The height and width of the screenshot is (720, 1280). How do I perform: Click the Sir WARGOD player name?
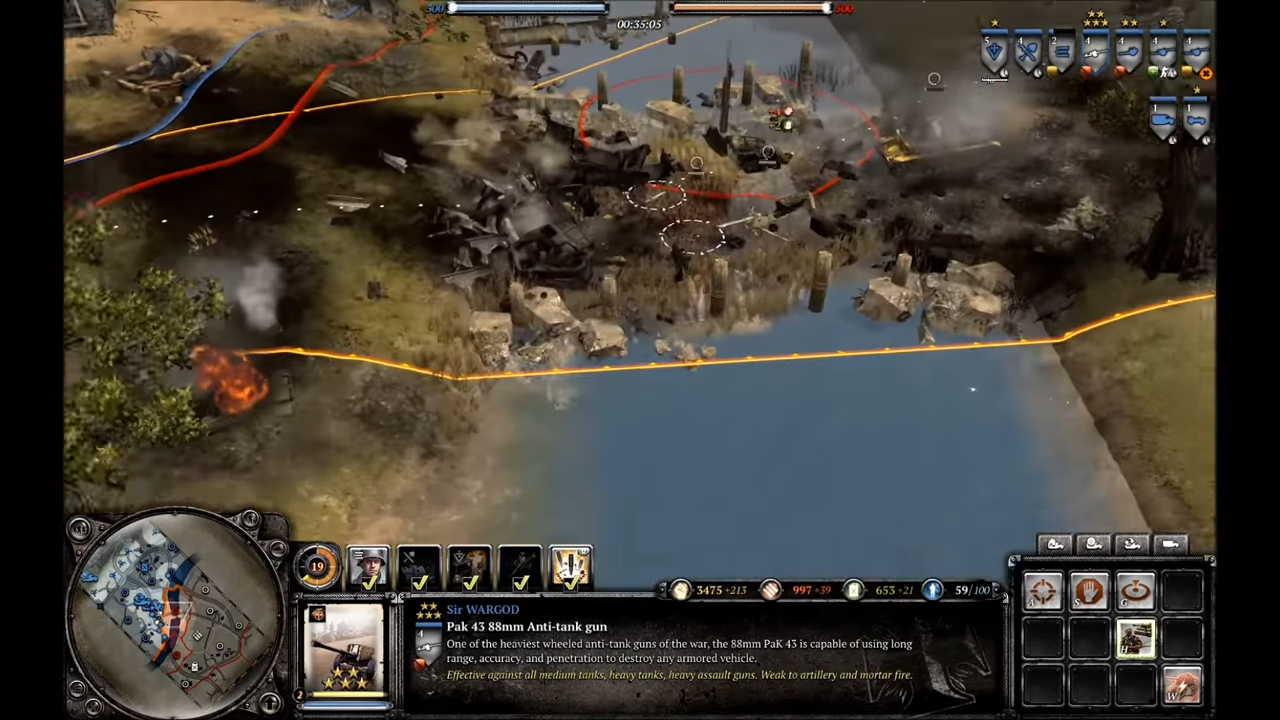point(483,610)
